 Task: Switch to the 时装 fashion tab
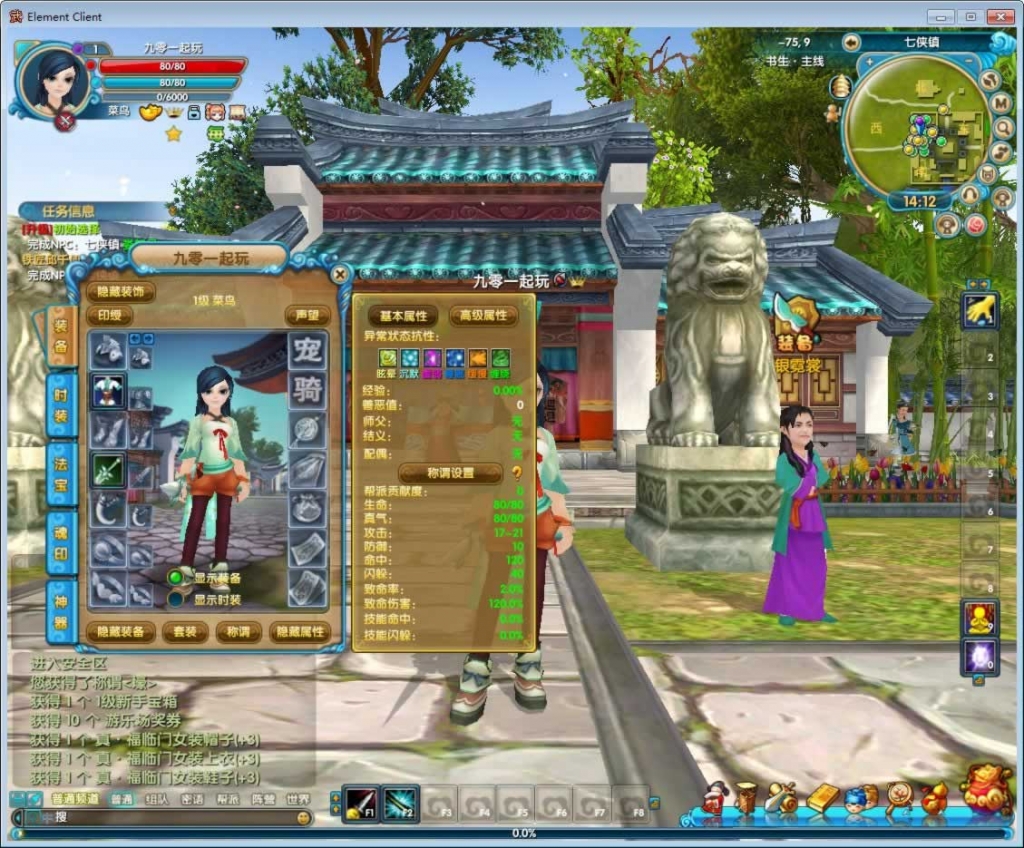click(61, 404)
